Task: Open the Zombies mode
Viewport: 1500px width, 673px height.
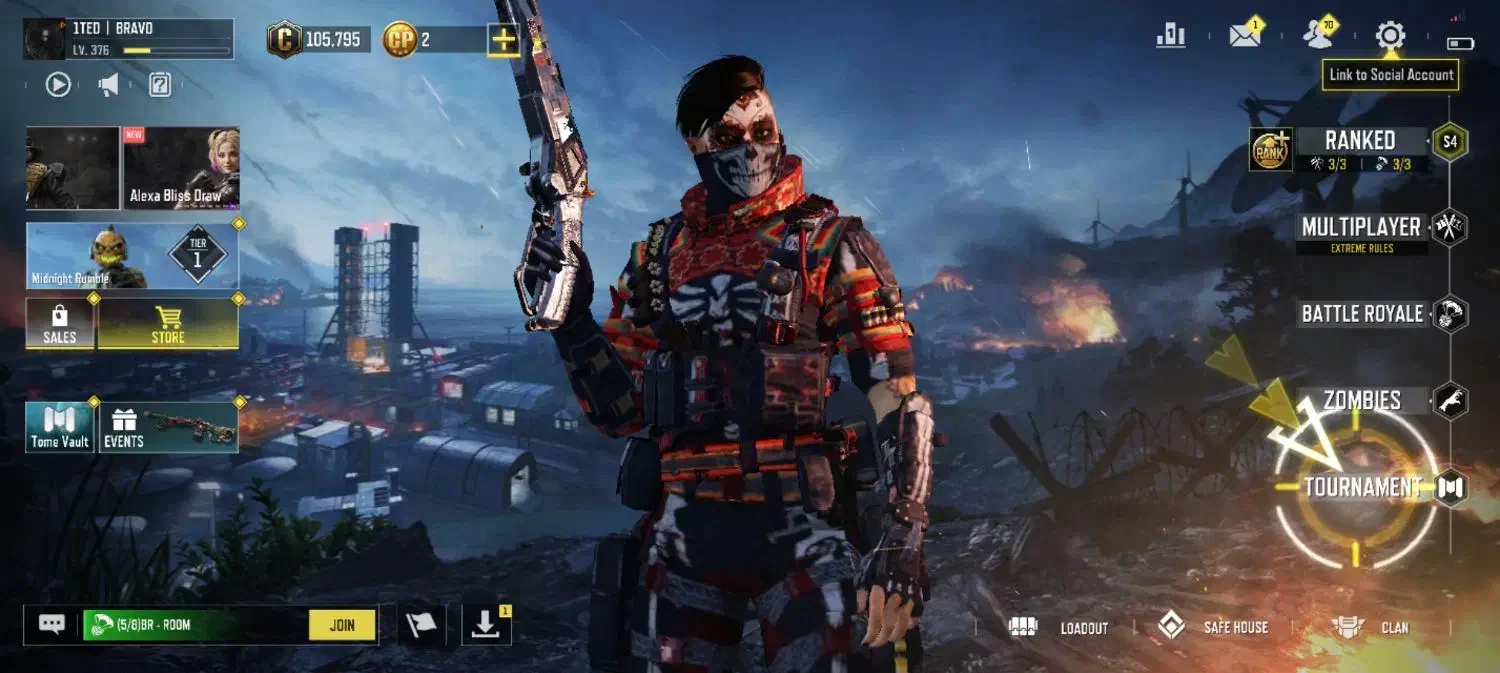Action: click(1362, 401)
